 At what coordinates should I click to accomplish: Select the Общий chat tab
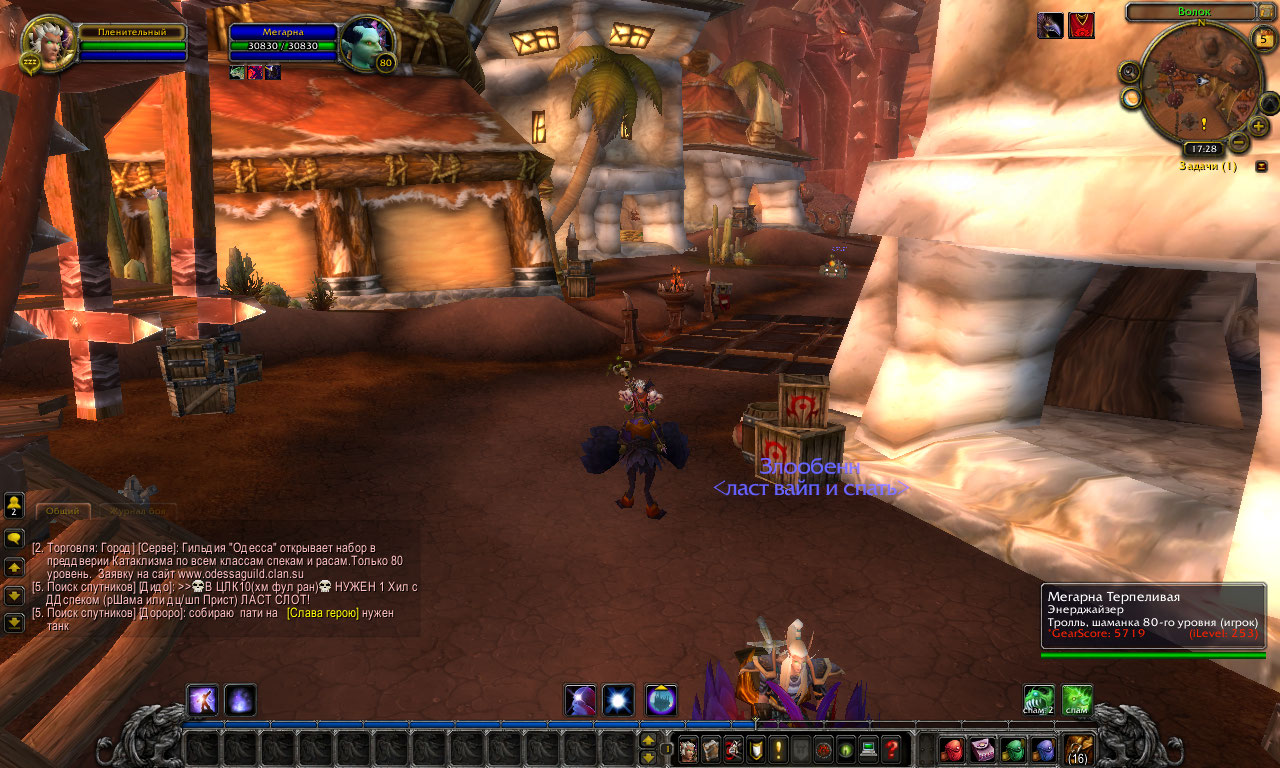[62, 511]
